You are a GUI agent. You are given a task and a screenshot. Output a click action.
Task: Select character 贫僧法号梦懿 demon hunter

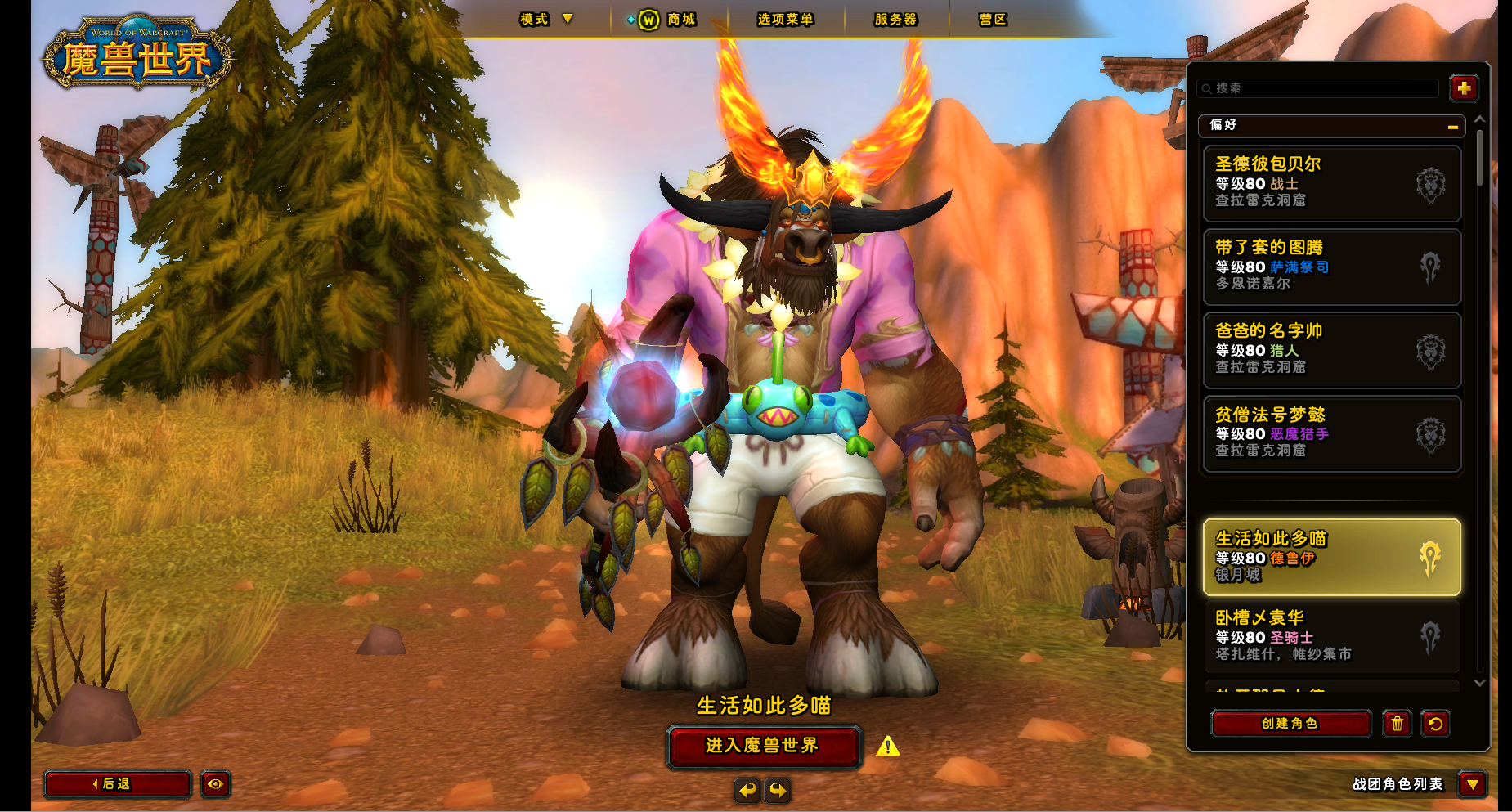pos(1331,433)
